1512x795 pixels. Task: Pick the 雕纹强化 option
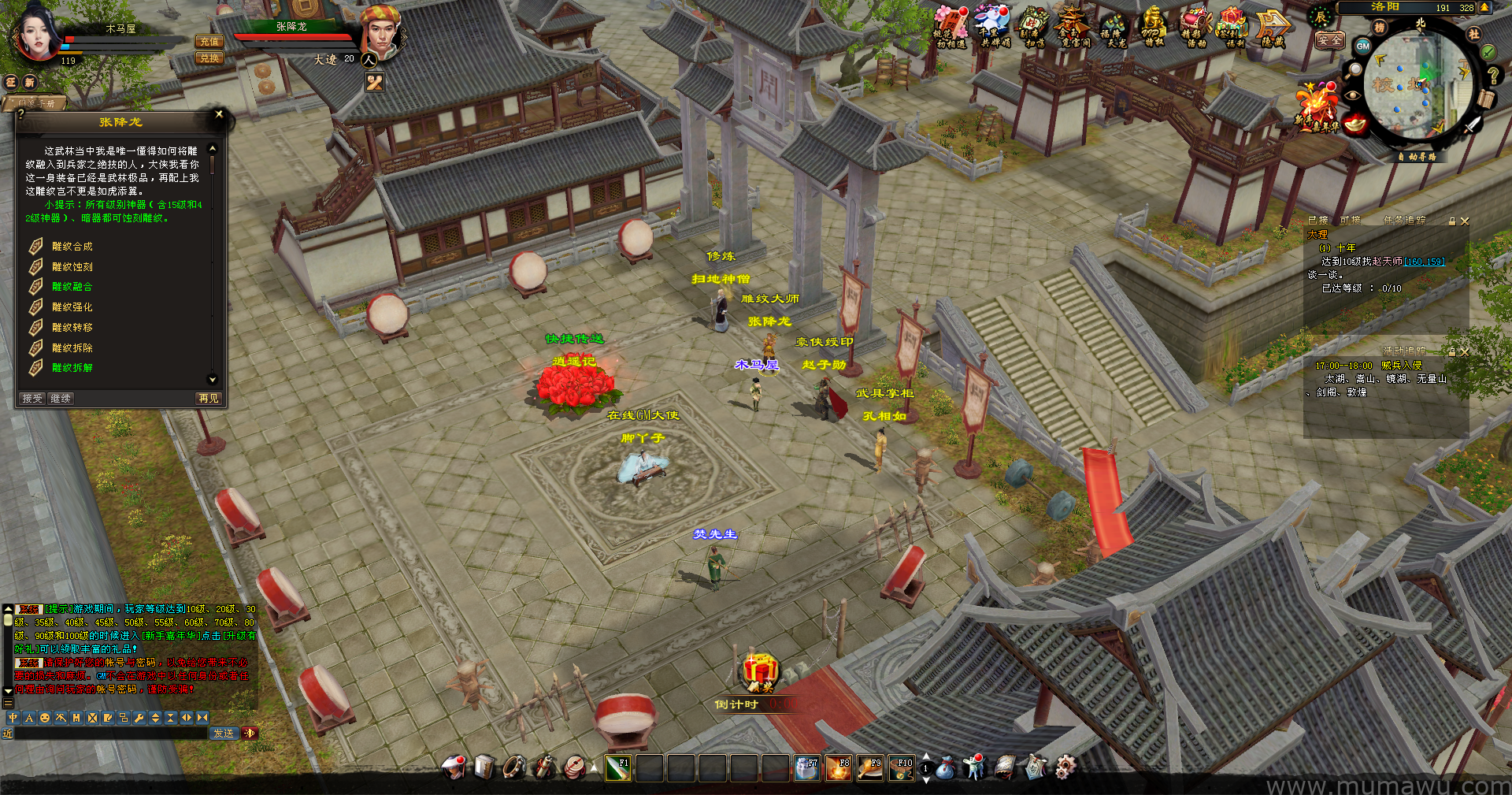(x=72, y=307)
